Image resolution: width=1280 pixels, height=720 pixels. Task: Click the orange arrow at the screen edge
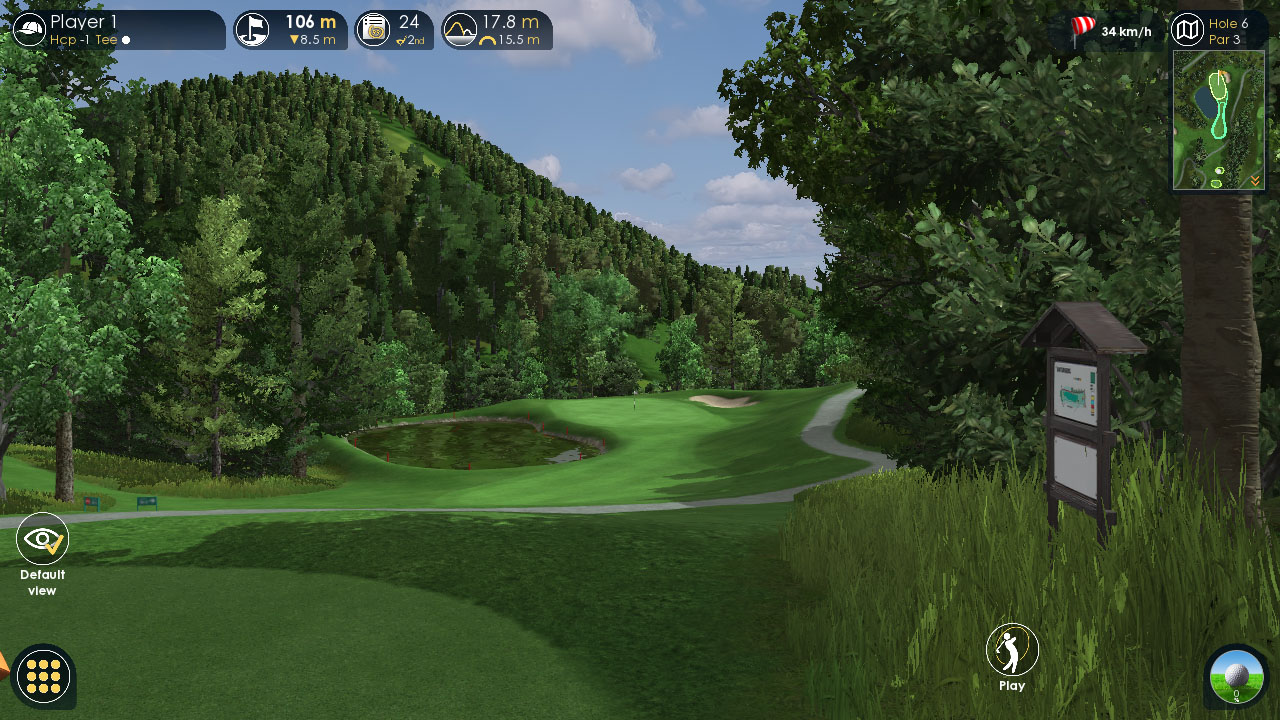[x=3, y=665]
